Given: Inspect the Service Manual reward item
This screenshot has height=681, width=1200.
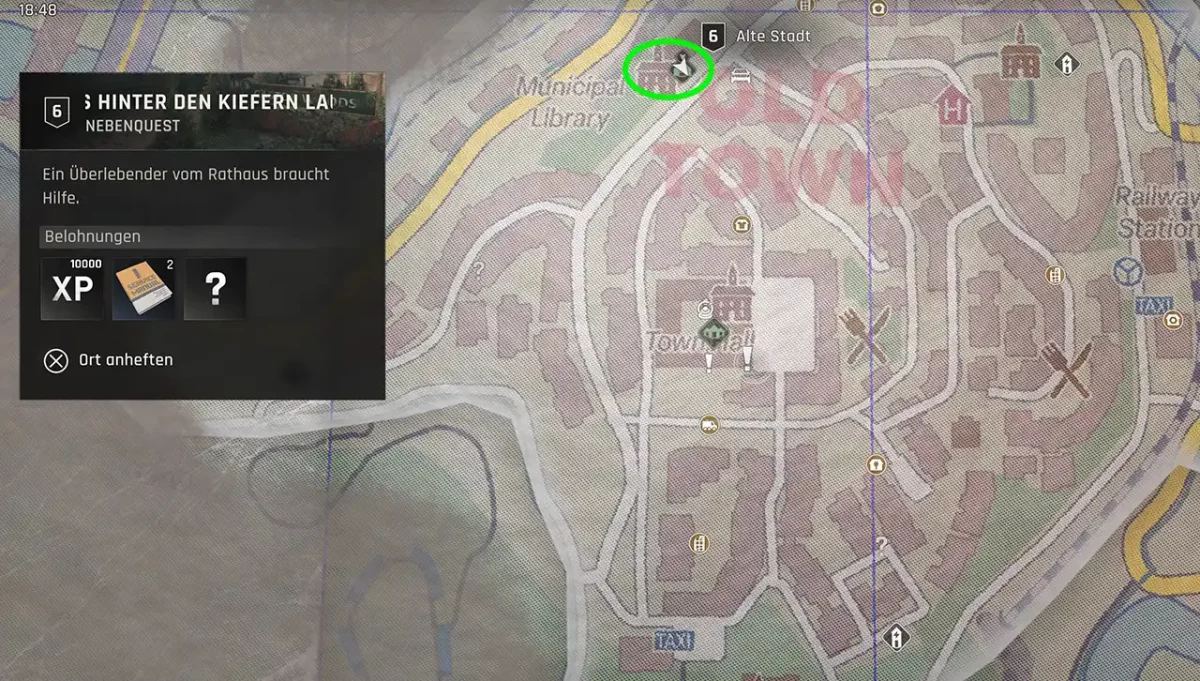Looking at the screenshot, I should coord(144,289).
